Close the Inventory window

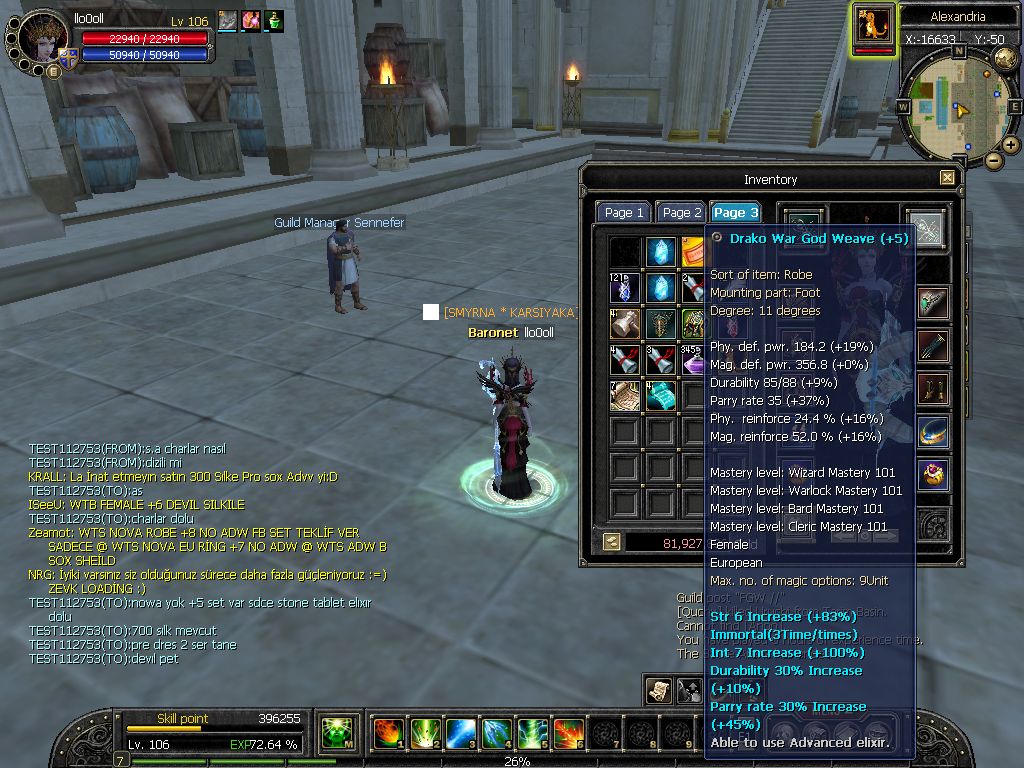coord(947,178)
